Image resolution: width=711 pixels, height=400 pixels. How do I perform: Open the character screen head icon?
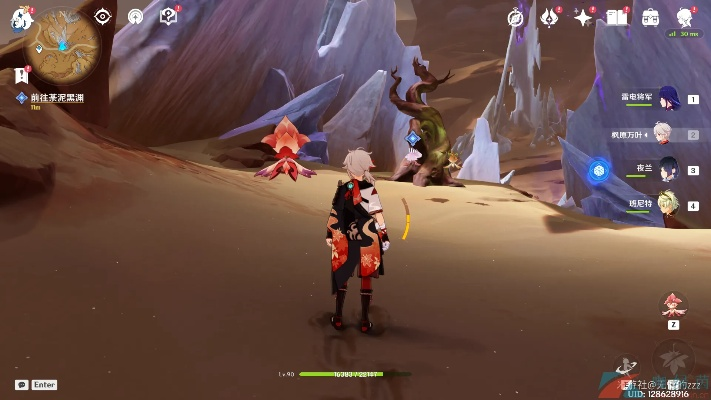tap(685, 17)
